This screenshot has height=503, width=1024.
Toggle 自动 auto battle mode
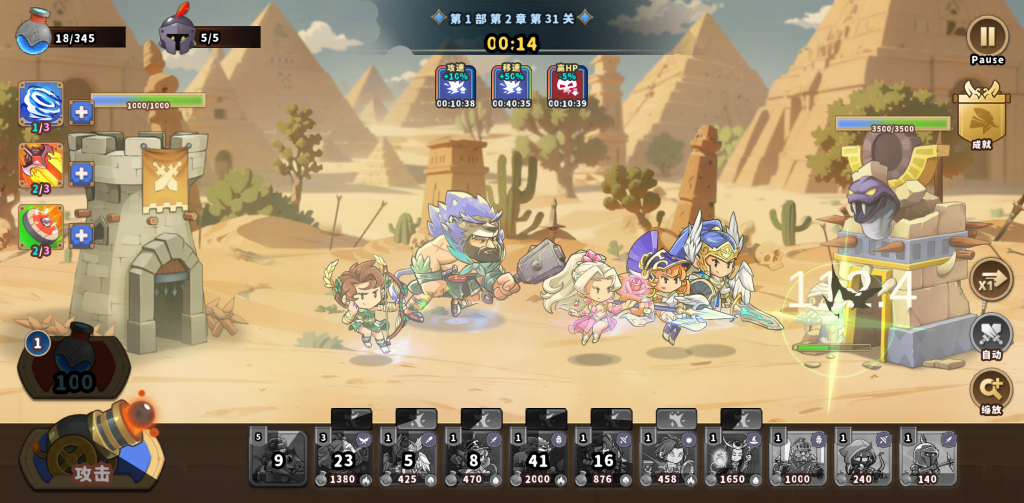(x=990, y=335)
